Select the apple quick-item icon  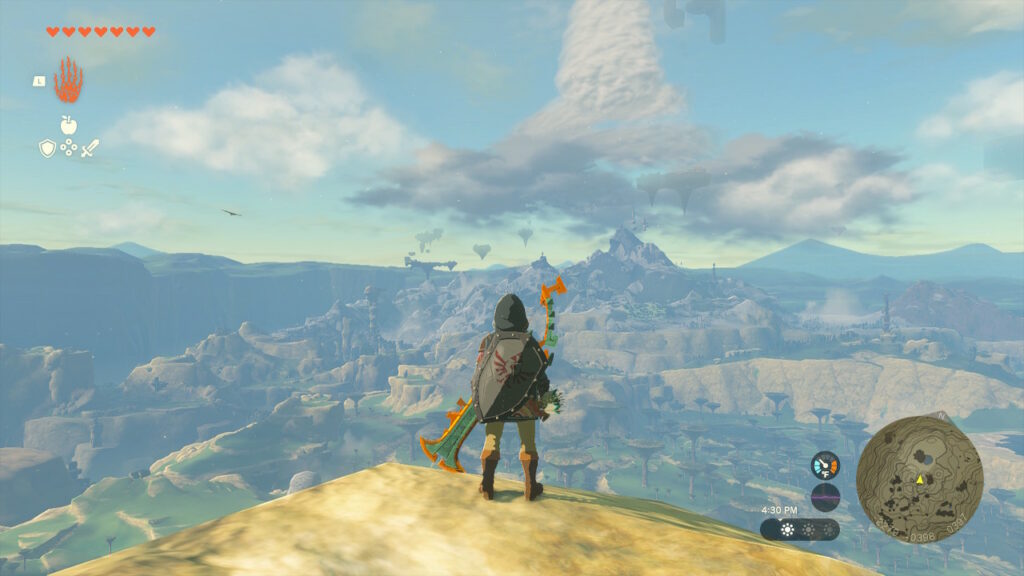pyautogui.click(x=68, y=125)
